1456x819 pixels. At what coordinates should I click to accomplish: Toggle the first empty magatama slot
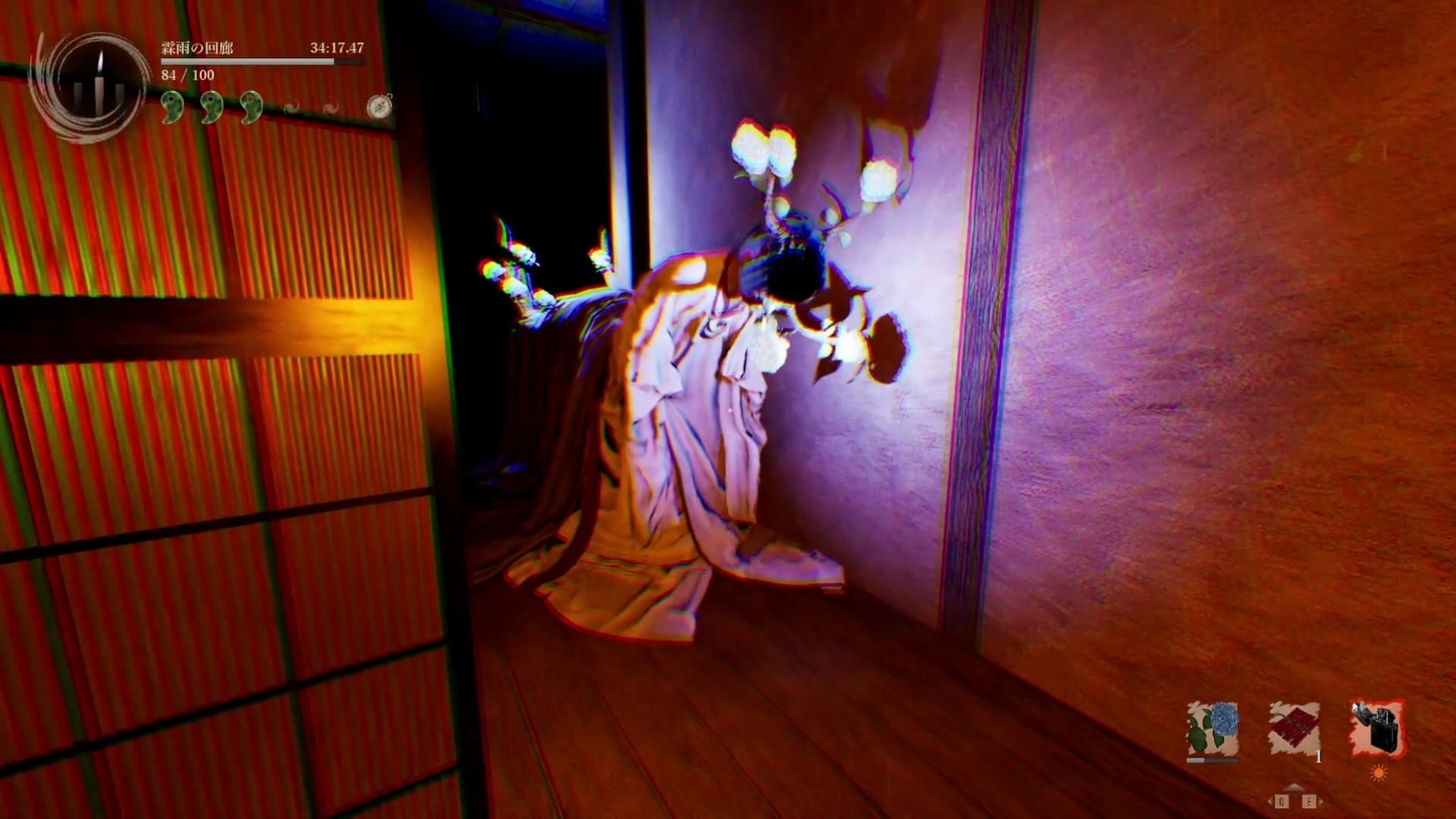(x=290, y=106)
